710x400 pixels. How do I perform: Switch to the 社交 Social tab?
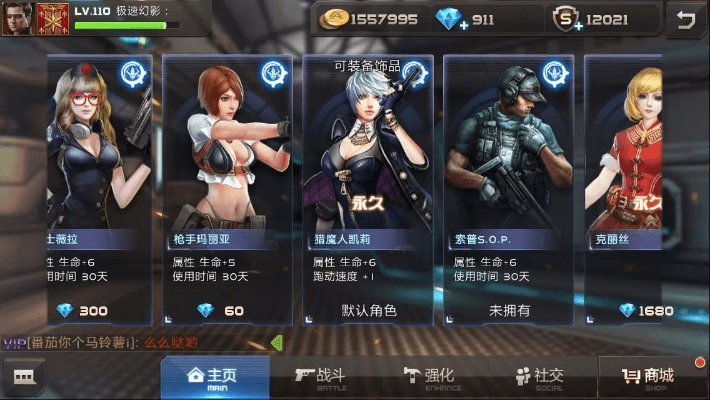[539, 377]
